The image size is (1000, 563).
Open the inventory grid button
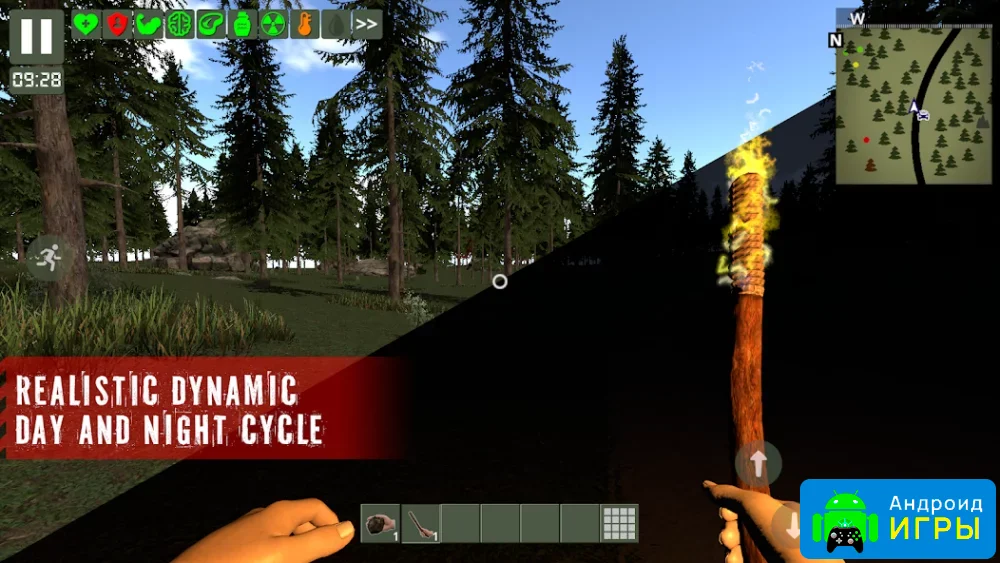(x=619, y=523)
